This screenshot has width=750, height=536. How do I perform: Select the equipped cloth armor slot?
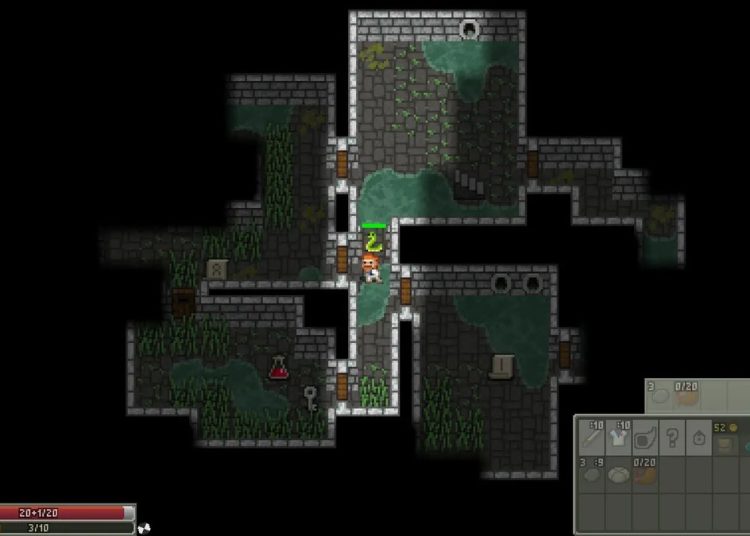619,435
